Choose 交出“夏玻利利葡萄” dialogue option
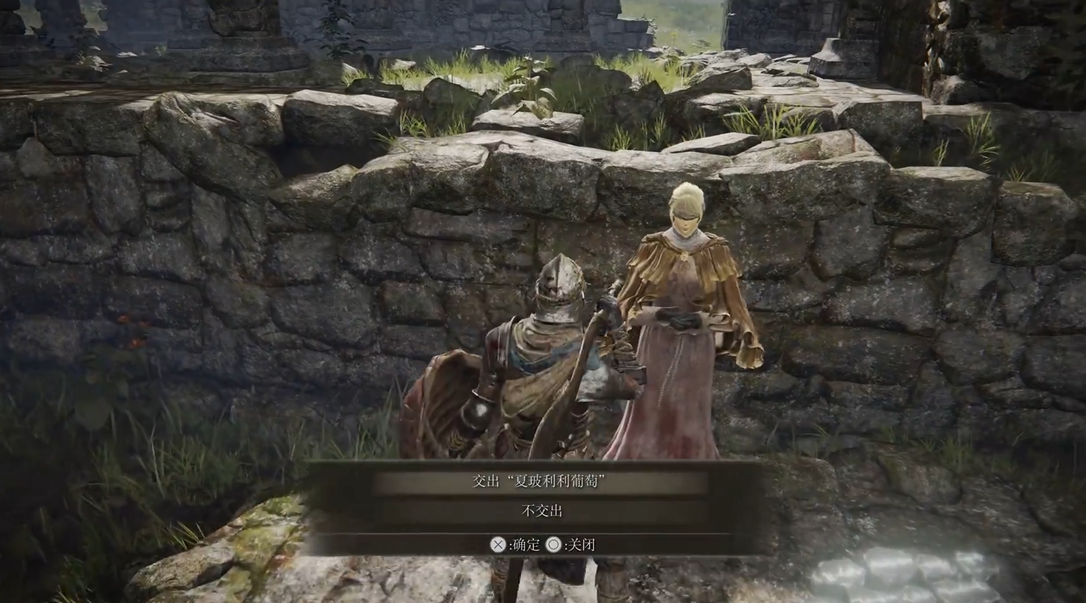Screen dimensions: 1086x603 pos(541,482)
